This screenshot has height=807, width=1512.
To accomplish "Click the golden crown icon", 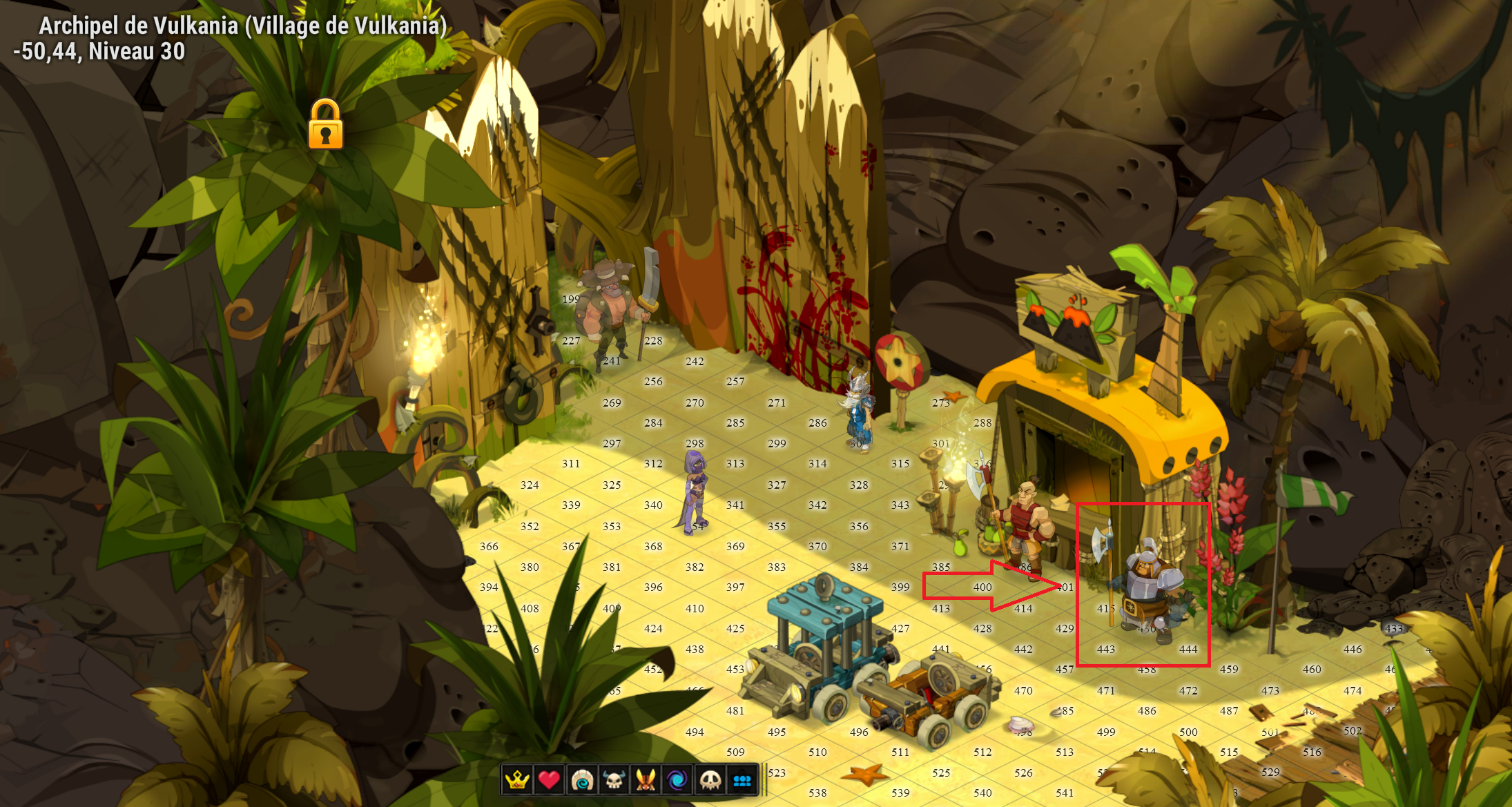I will (516, 780).
